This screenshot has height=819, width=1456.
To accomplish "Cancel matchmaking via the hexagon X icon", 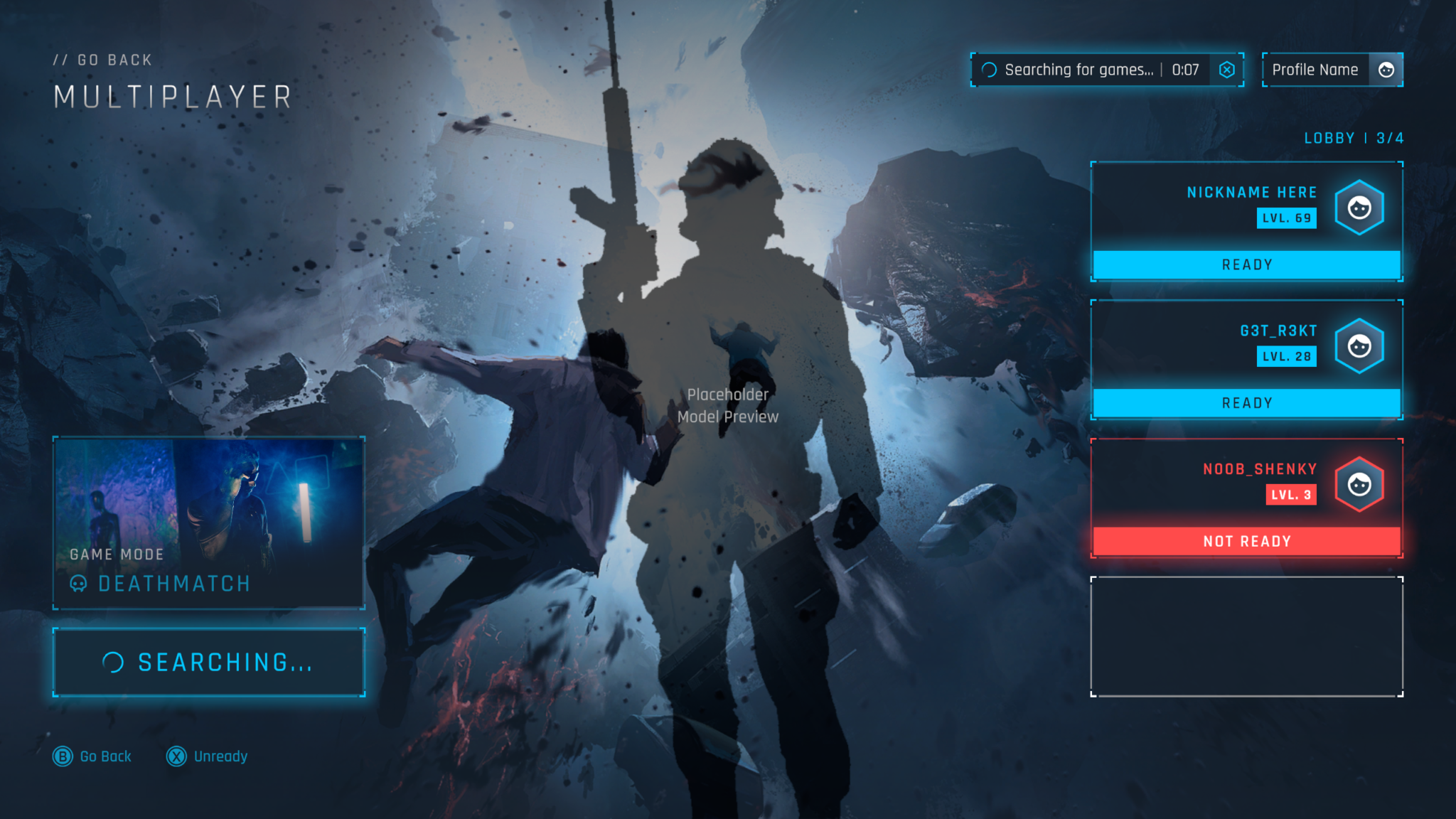I will (1226, 69).
